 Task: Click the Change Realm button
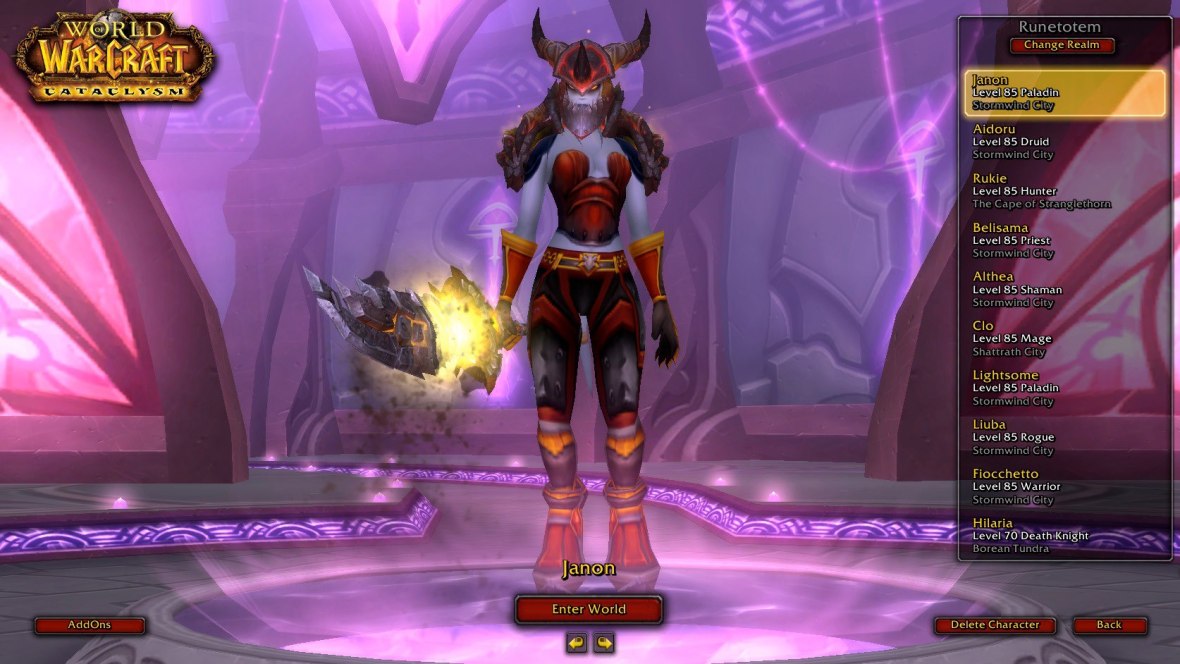[x=1061, y=45]
